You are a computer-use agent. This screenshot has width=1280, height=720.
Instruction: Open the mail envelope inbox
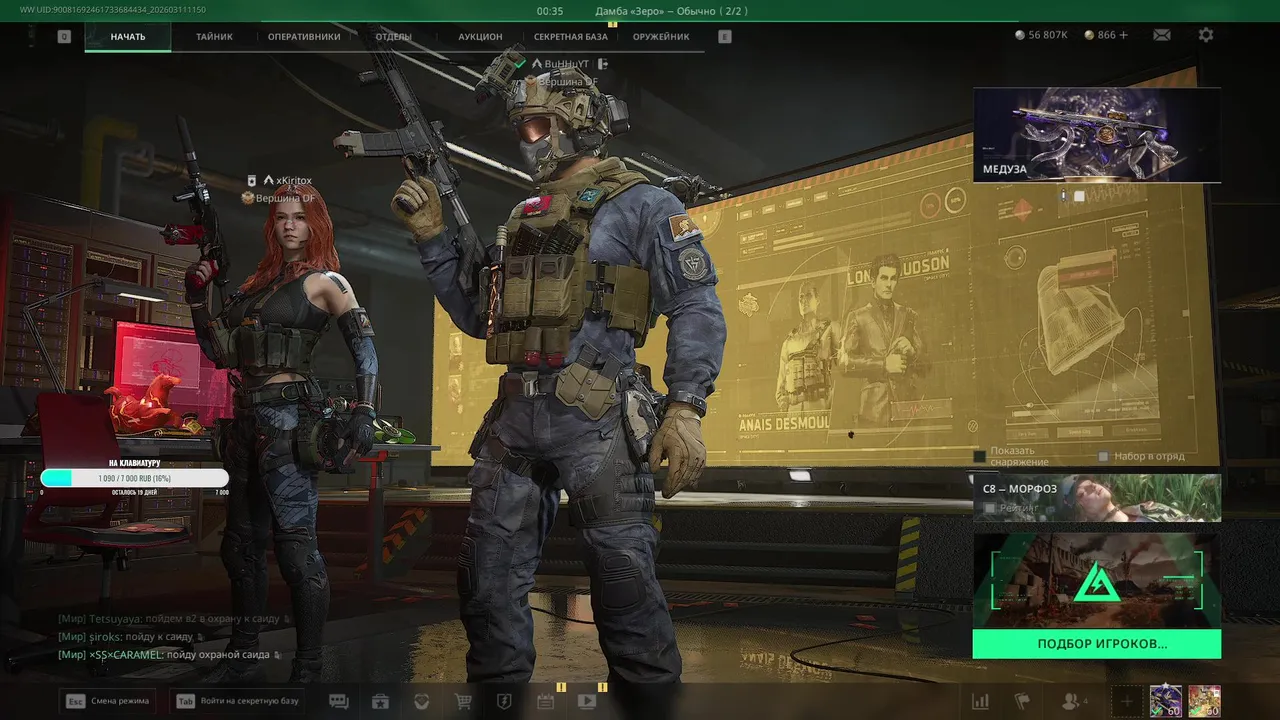pos(1161,35)
